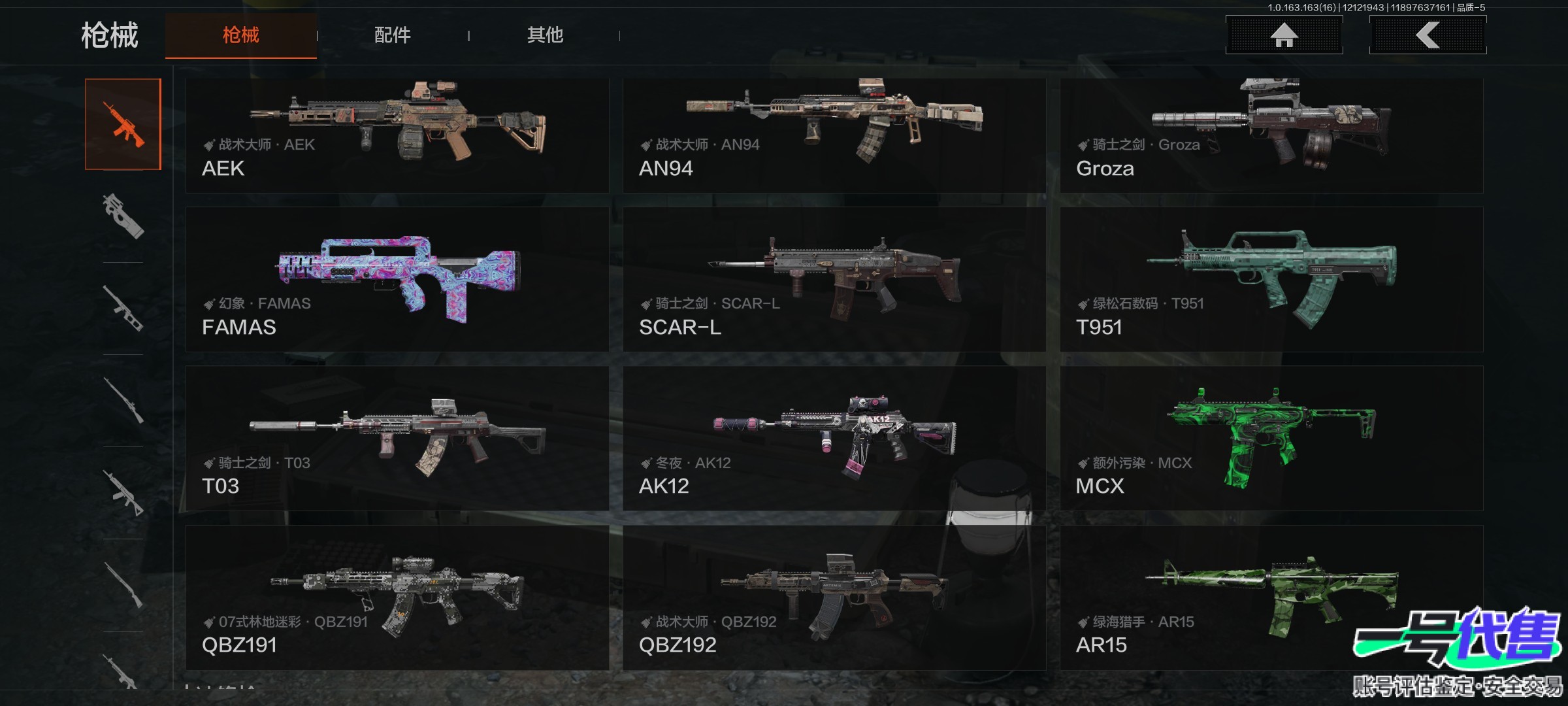The width and height of the screenshot is (1568, 706).
Task: Choose the QBZ192 weapon card
Action: pyautogui.click(x=834, y=597)
